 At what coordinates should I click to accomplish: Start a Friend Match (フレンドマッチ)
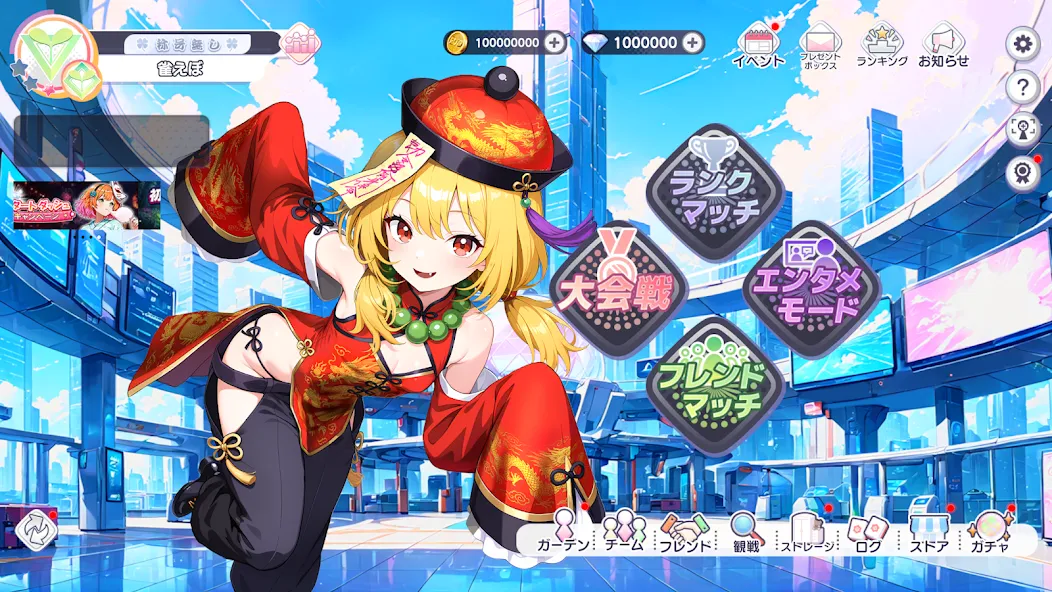click(714, 381)
